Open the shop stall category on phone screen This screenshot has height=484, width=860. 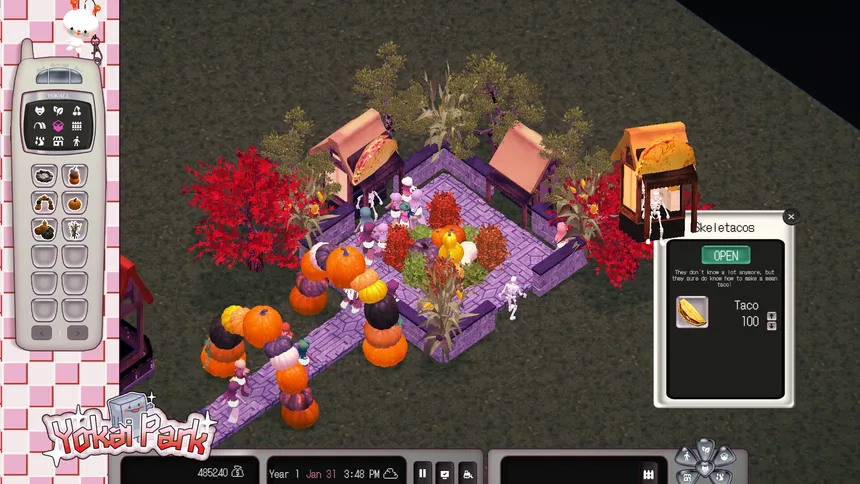point(58,141)
